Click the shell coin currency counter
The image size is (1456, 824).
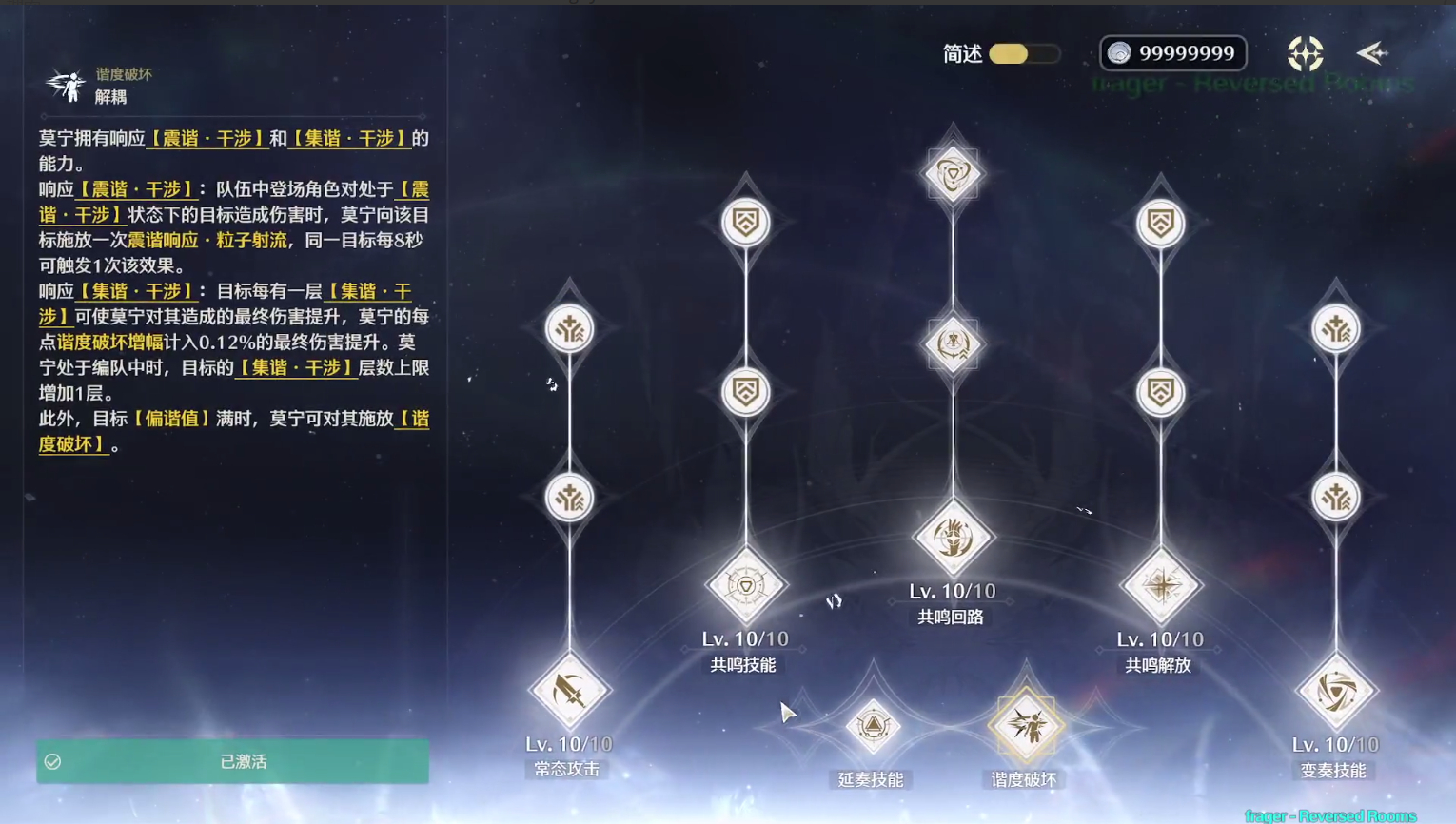pos(1172,53)
